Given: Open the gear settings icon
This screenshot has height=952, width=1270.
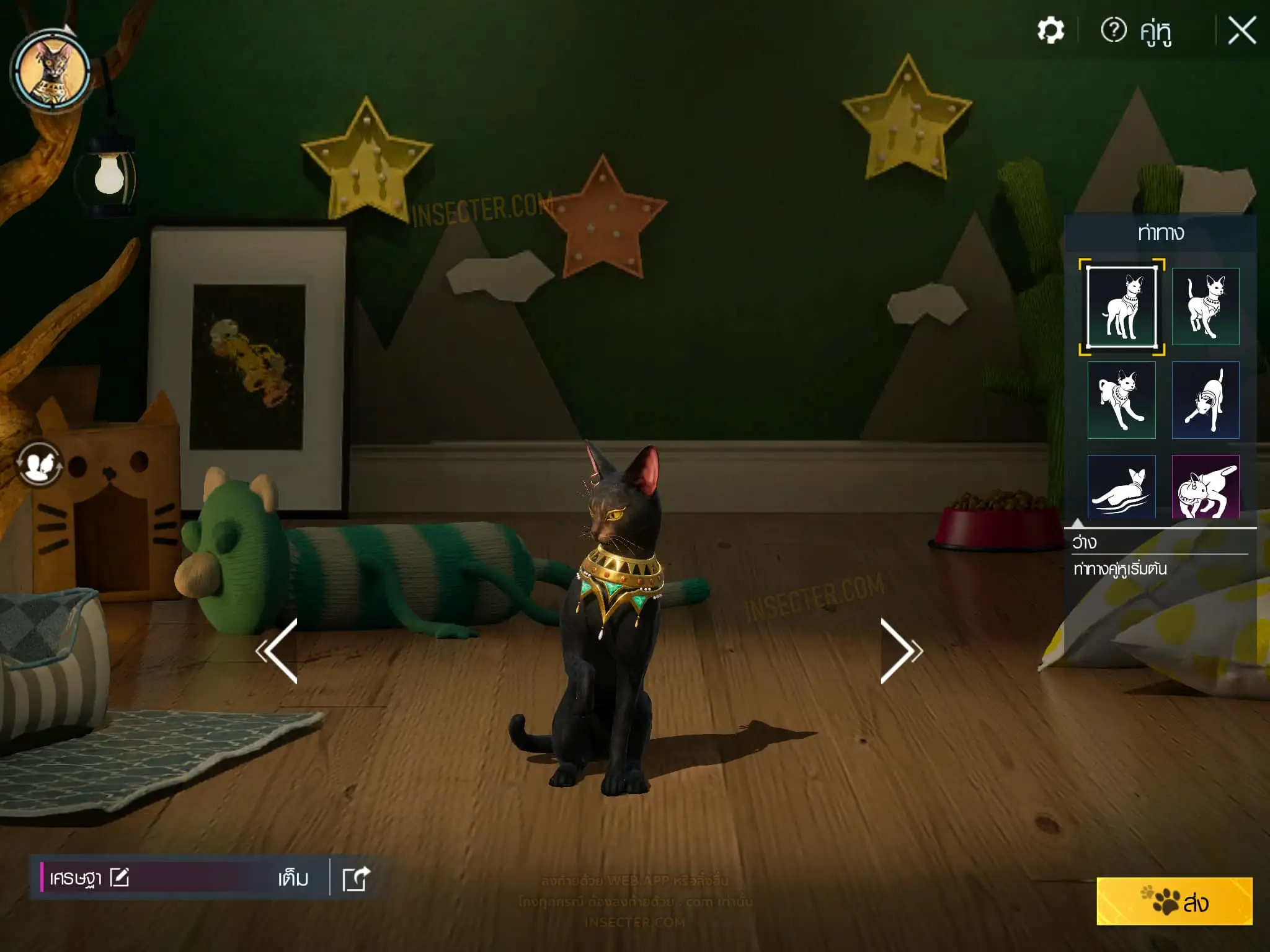Looking at the screenshot, I should point(1050,30).
